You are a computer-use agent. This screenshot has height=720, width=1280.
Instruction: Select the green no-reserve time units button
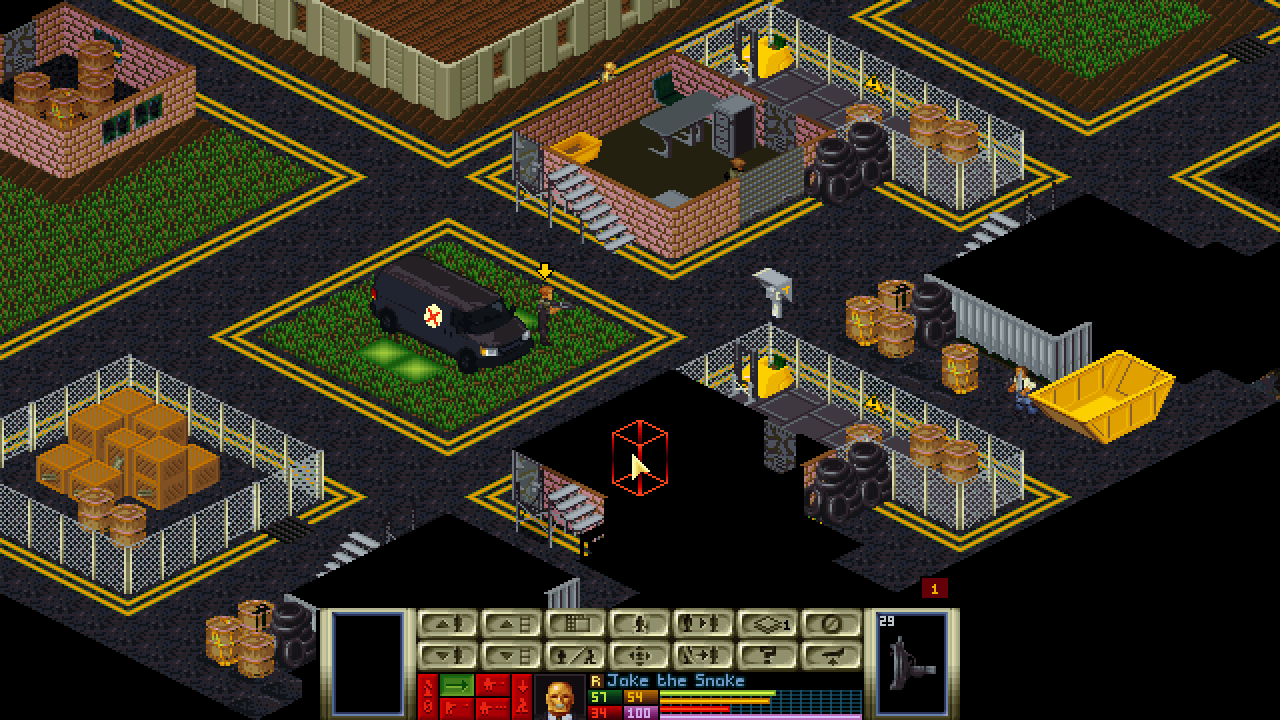[x=457, y=685]
